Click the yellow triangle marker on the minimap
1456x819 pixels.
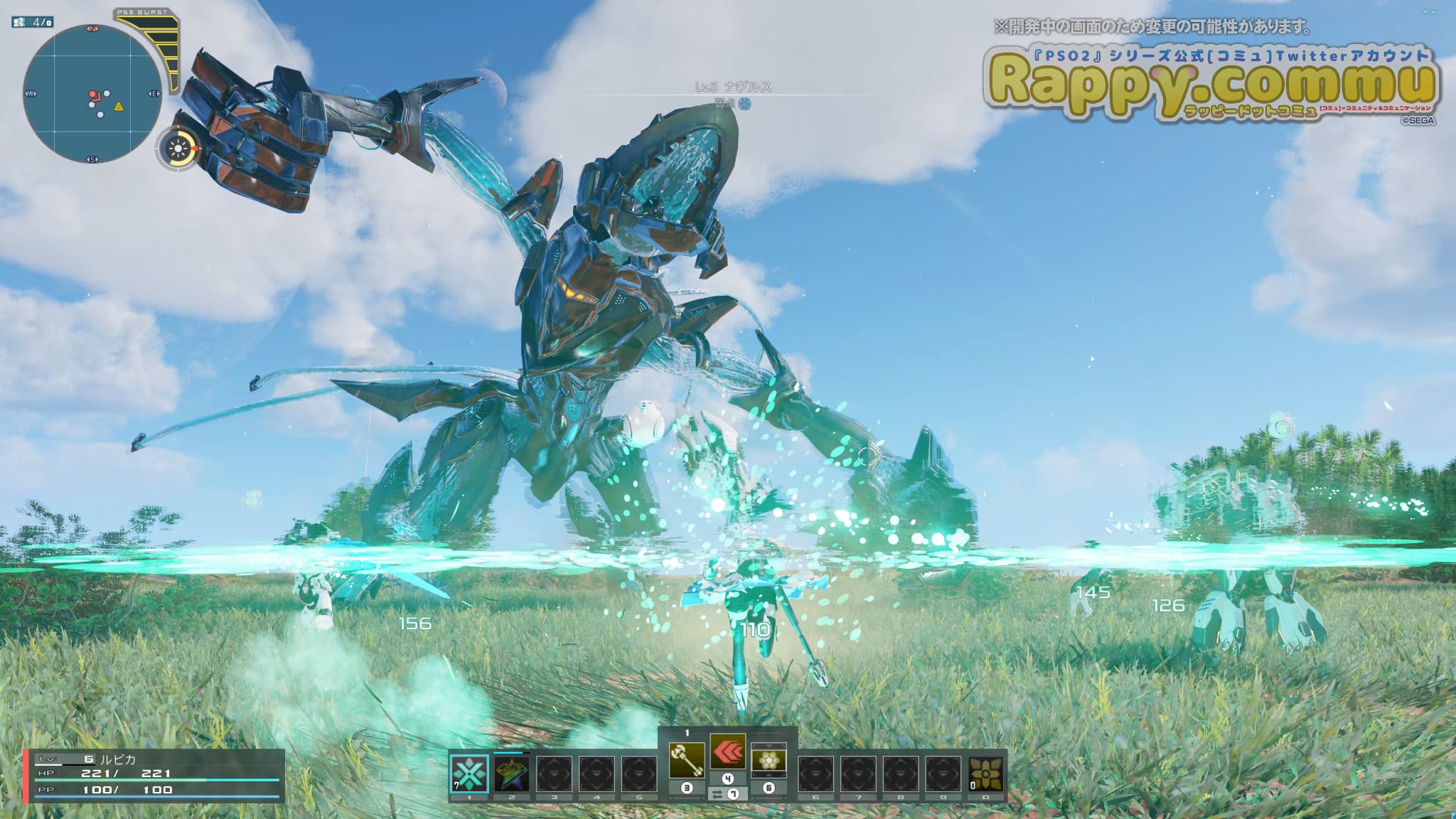click(x=119, y=107)
